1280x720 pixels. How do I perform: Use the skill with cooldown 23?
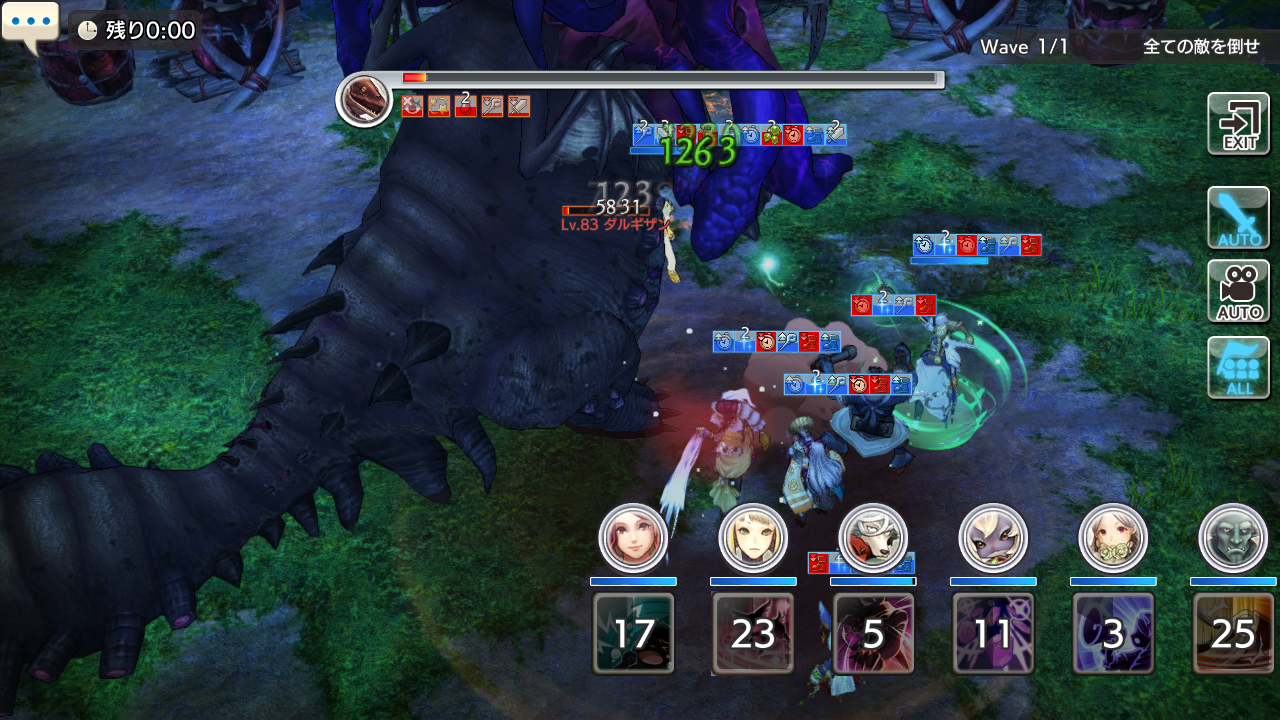(x=753, y=633)
